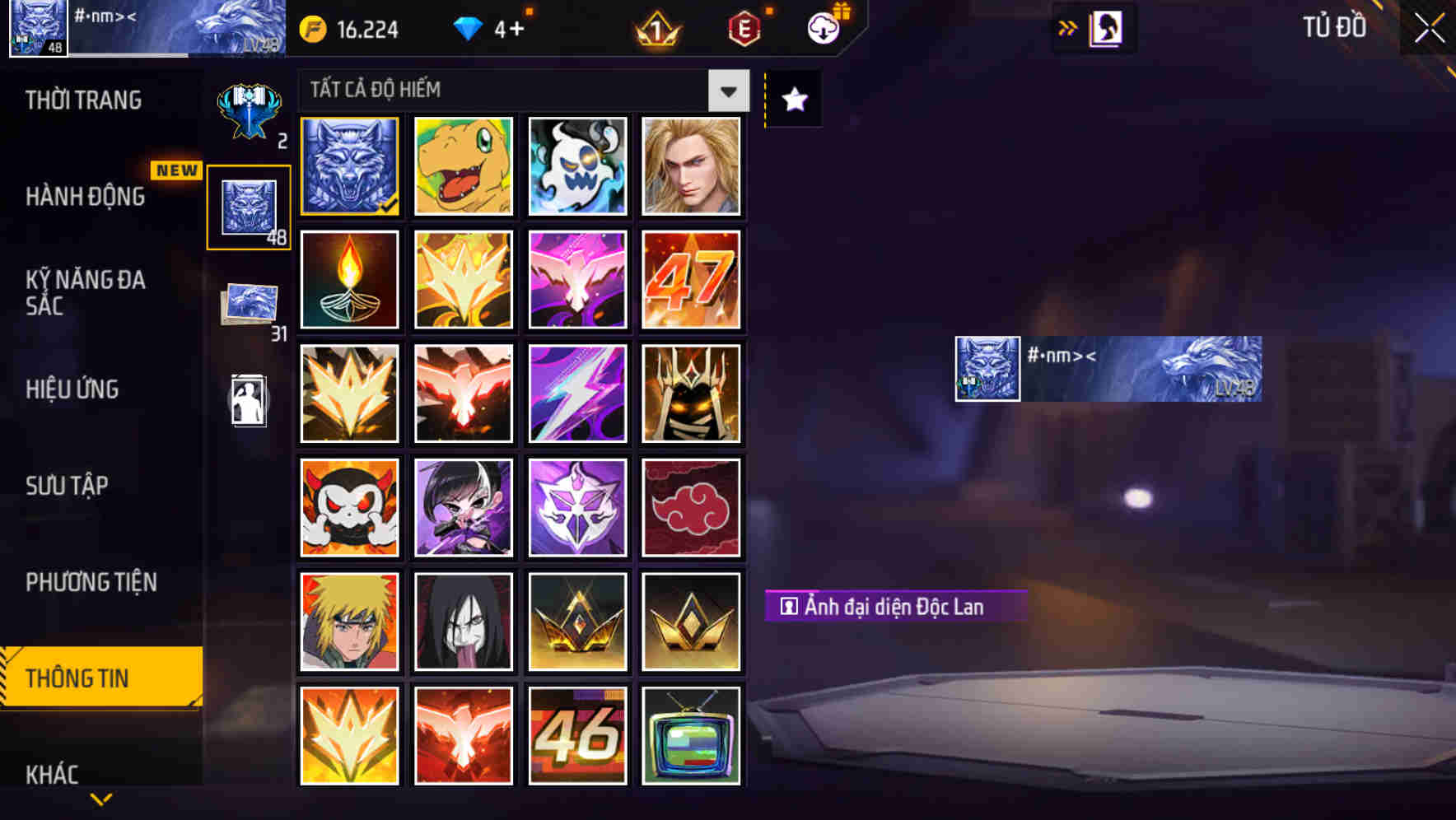Pick the Akatsuki red cloud avatar
This screenshot has width=1456, height=820.
pyautogui.click(x=692, y=507)
